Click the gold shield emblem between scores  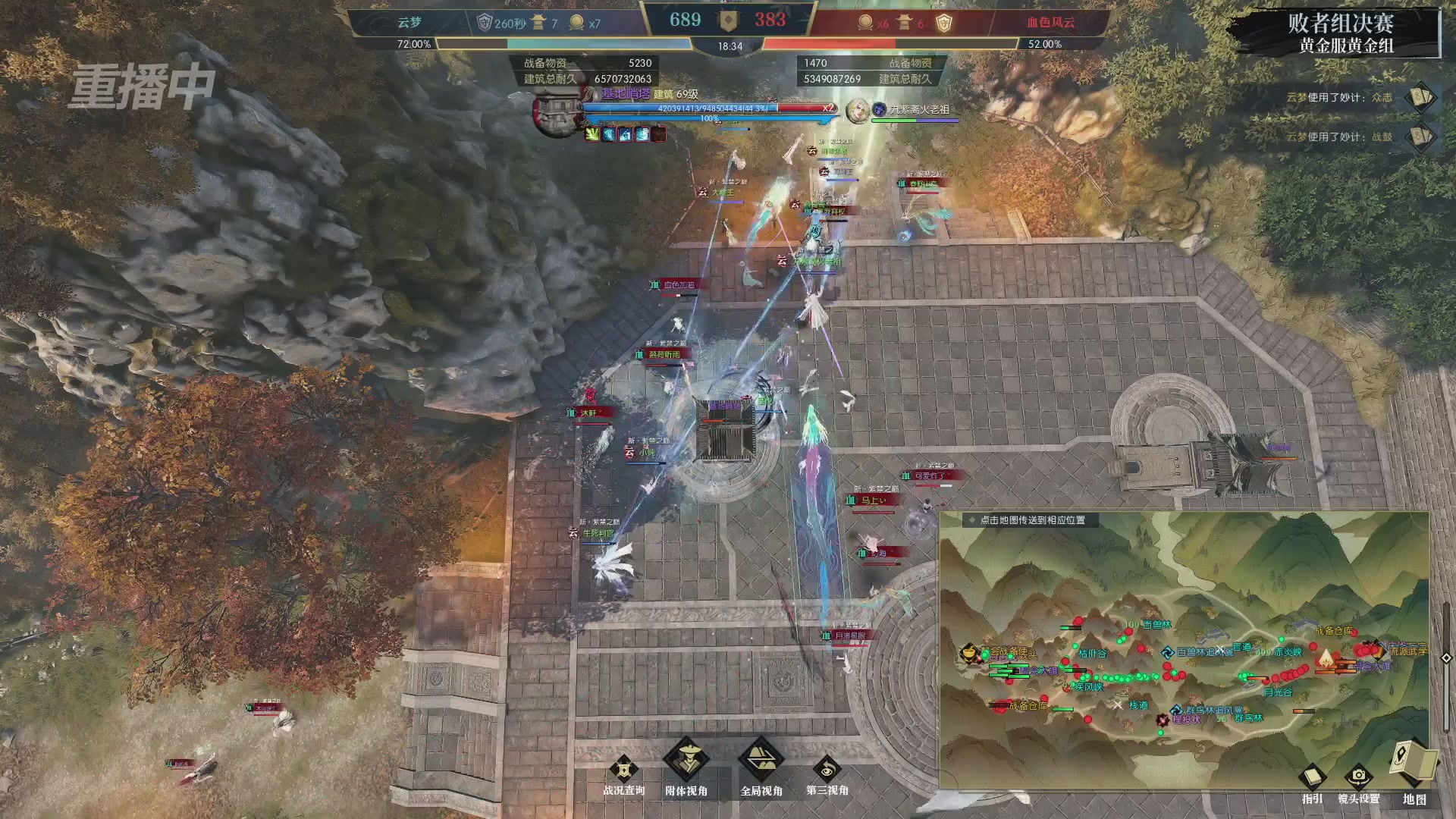[x=729, y=20]
